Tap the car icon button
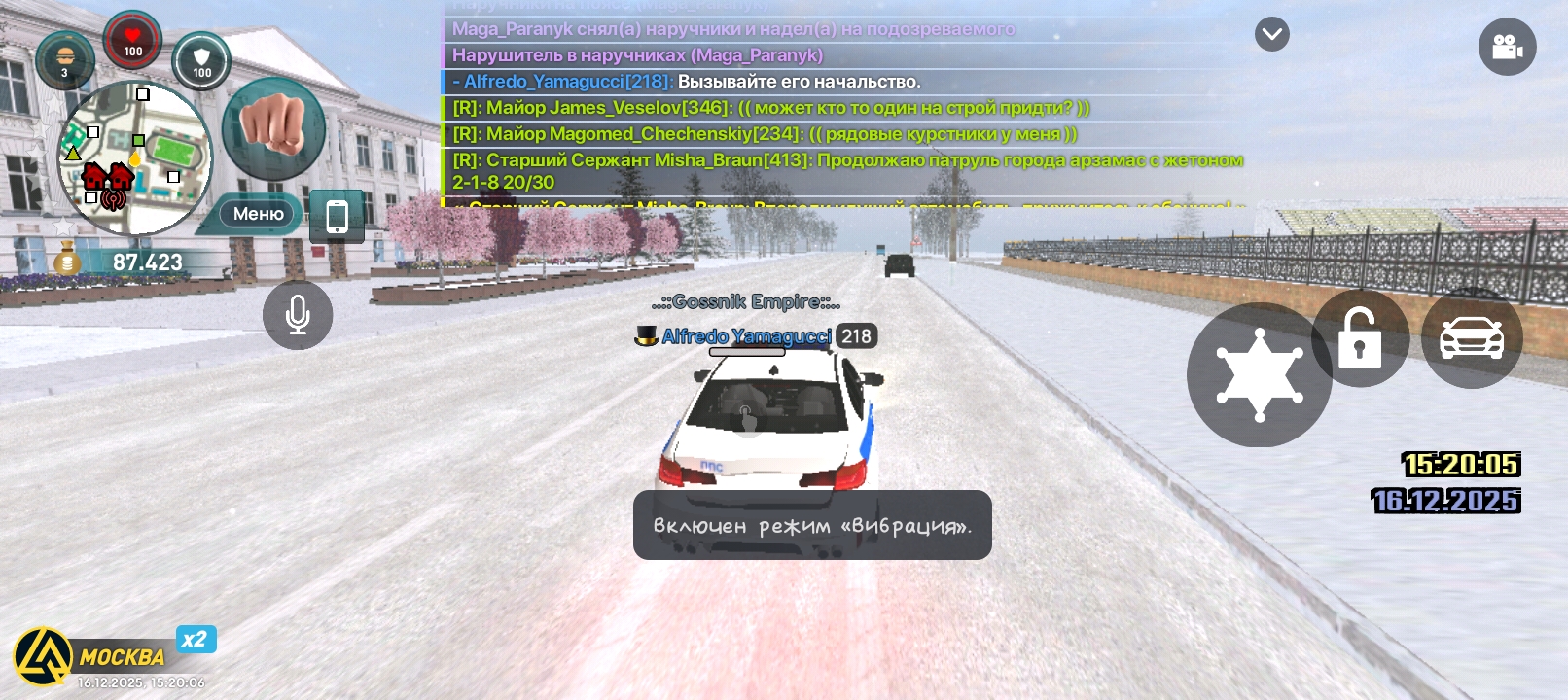 pyautogui.click(x=1471, y=338)
